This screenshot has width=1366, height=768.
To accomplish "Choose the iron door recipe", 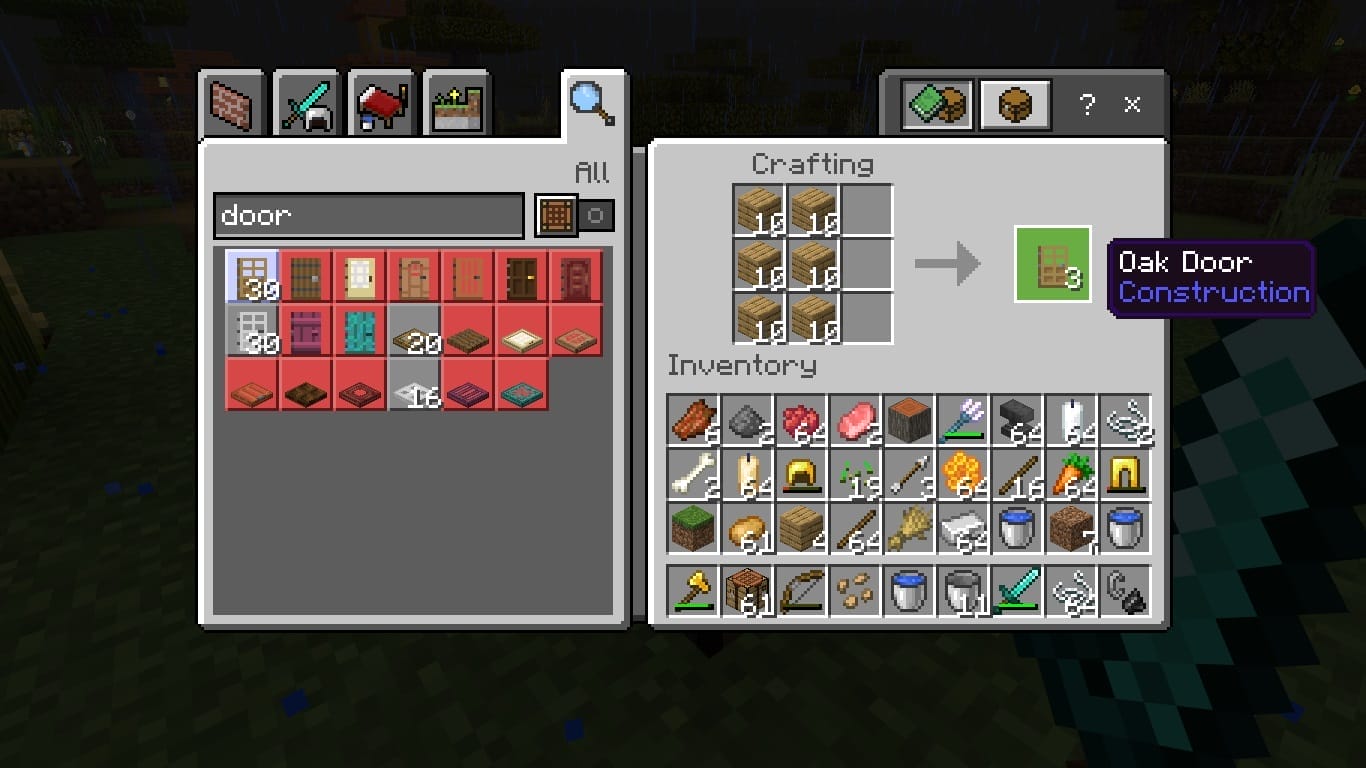I will coord(252,330).
